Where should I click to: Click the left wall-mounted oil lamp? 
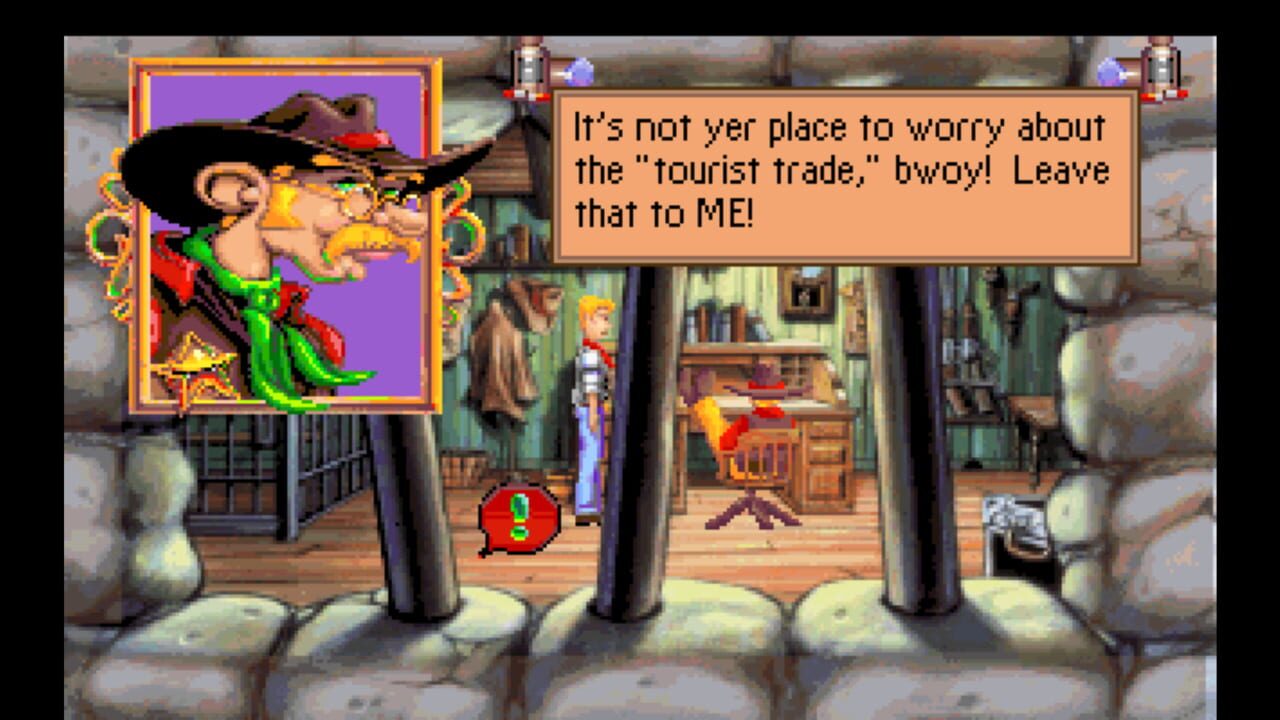tap(530, 70)
